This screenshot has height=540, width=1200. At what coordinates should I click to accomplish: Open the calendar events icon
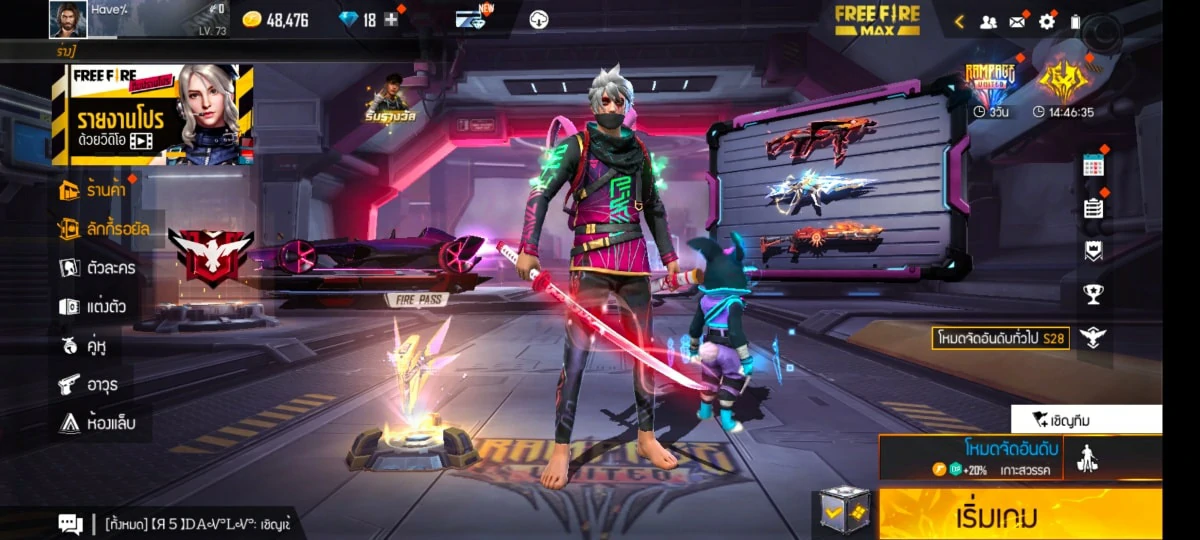click(x=1093, y=166)
